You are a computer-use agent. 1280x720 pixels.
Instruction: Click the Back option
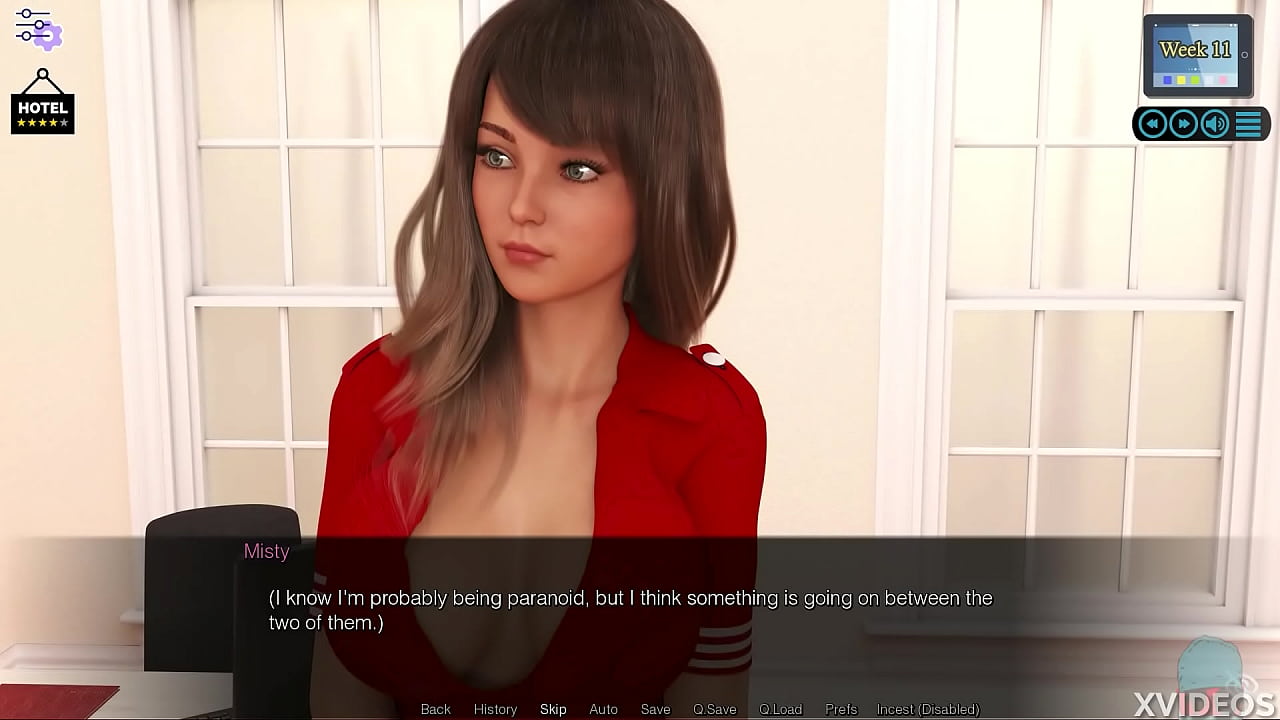pos(435,709)
